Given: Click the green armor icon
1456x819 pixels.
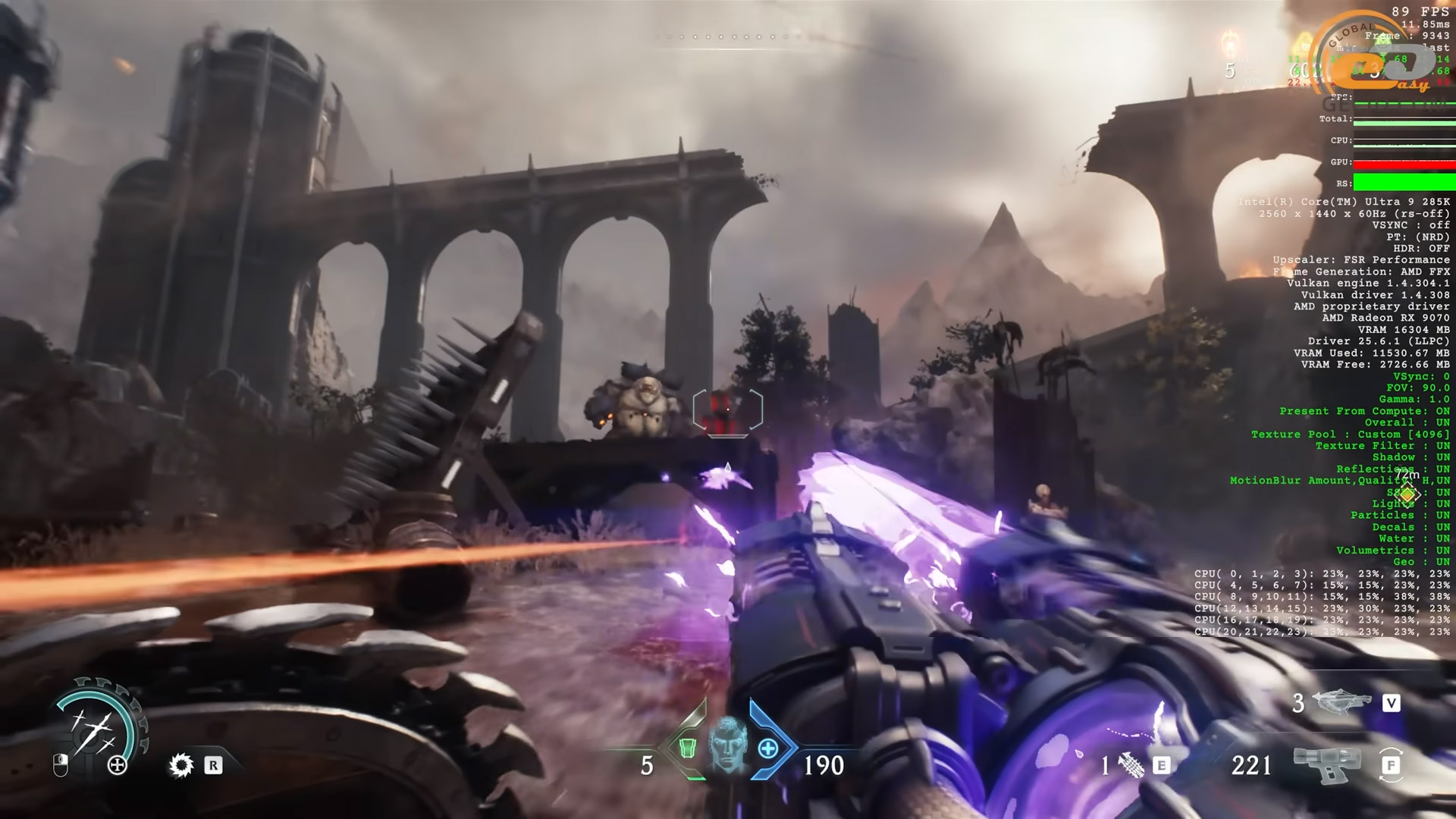Looking at the screenshot, I should [687, 748].
